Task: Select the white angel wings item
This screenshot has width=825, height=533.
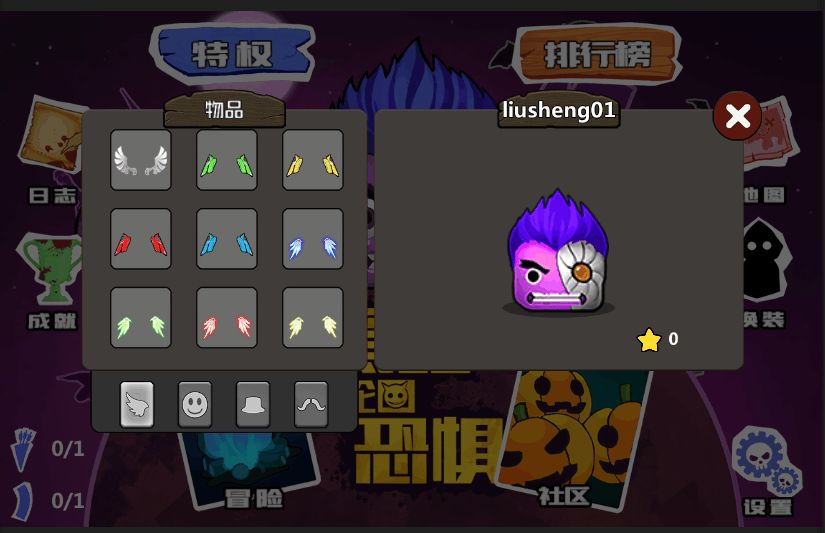Action: (141, 160)
